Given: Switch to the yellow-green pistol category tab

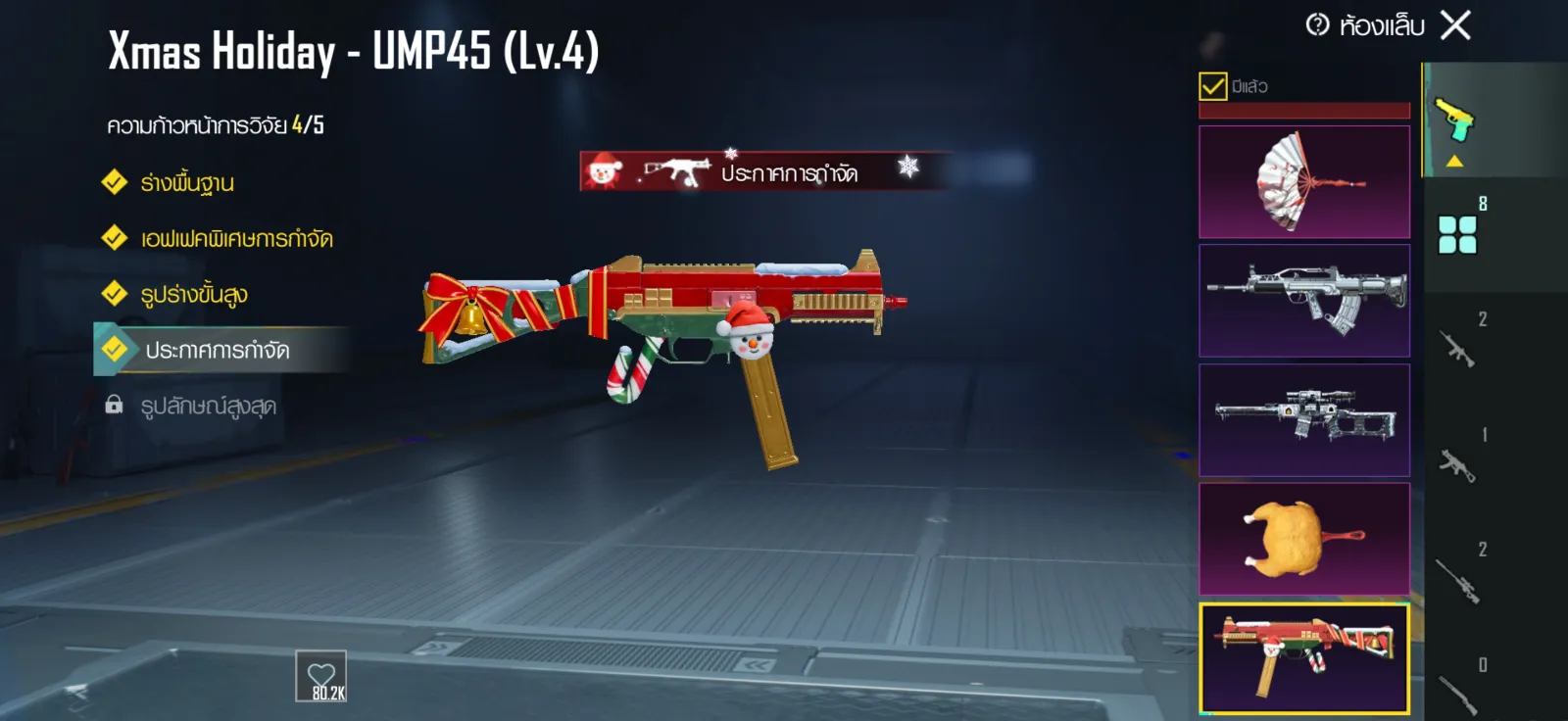Looking at the screenshot, I should [1455, 120].
